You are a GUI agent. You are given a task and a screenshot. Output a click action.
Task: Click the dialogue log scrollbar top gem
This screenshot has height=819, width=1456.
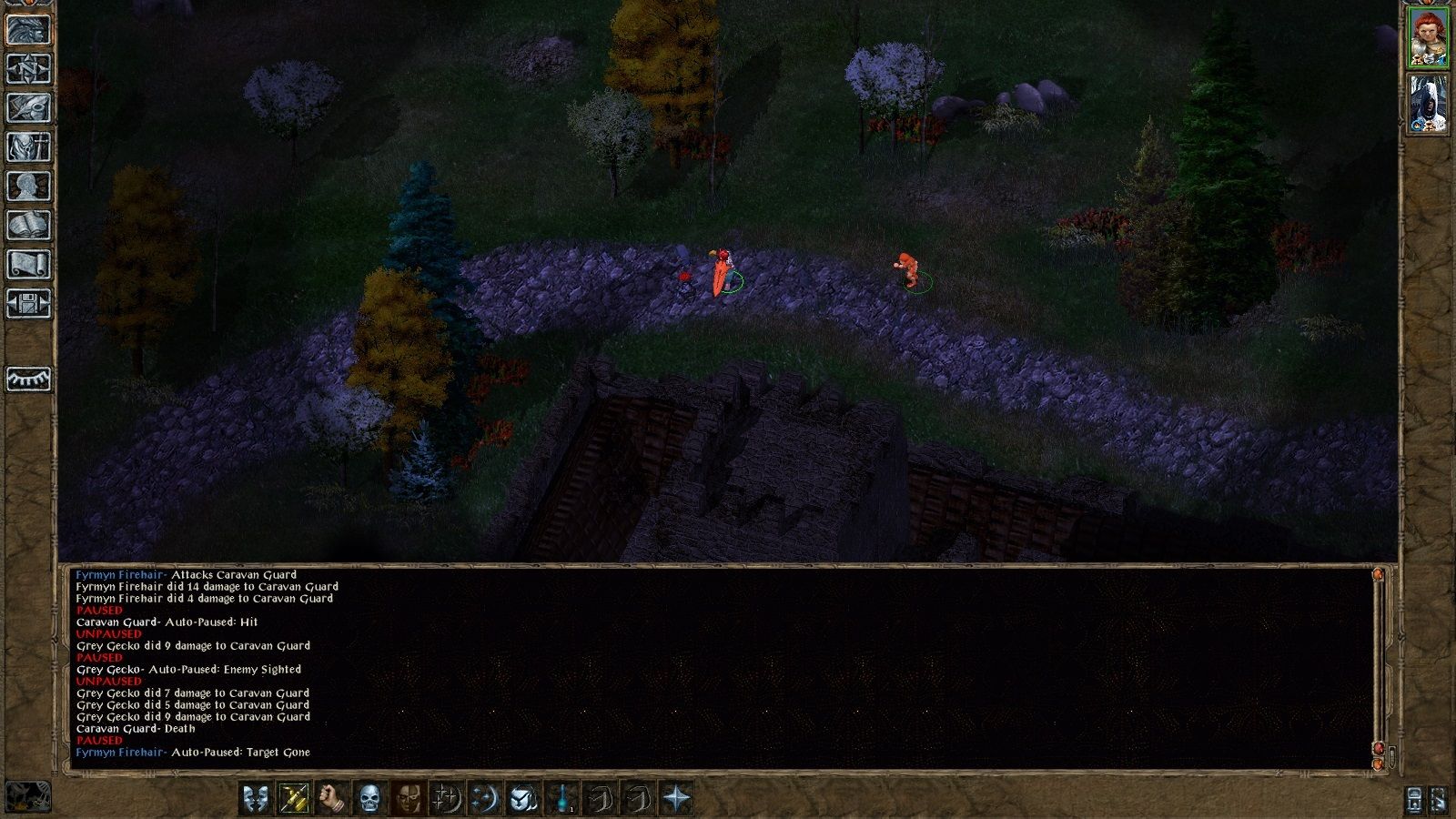click(x=1378, y=575)
